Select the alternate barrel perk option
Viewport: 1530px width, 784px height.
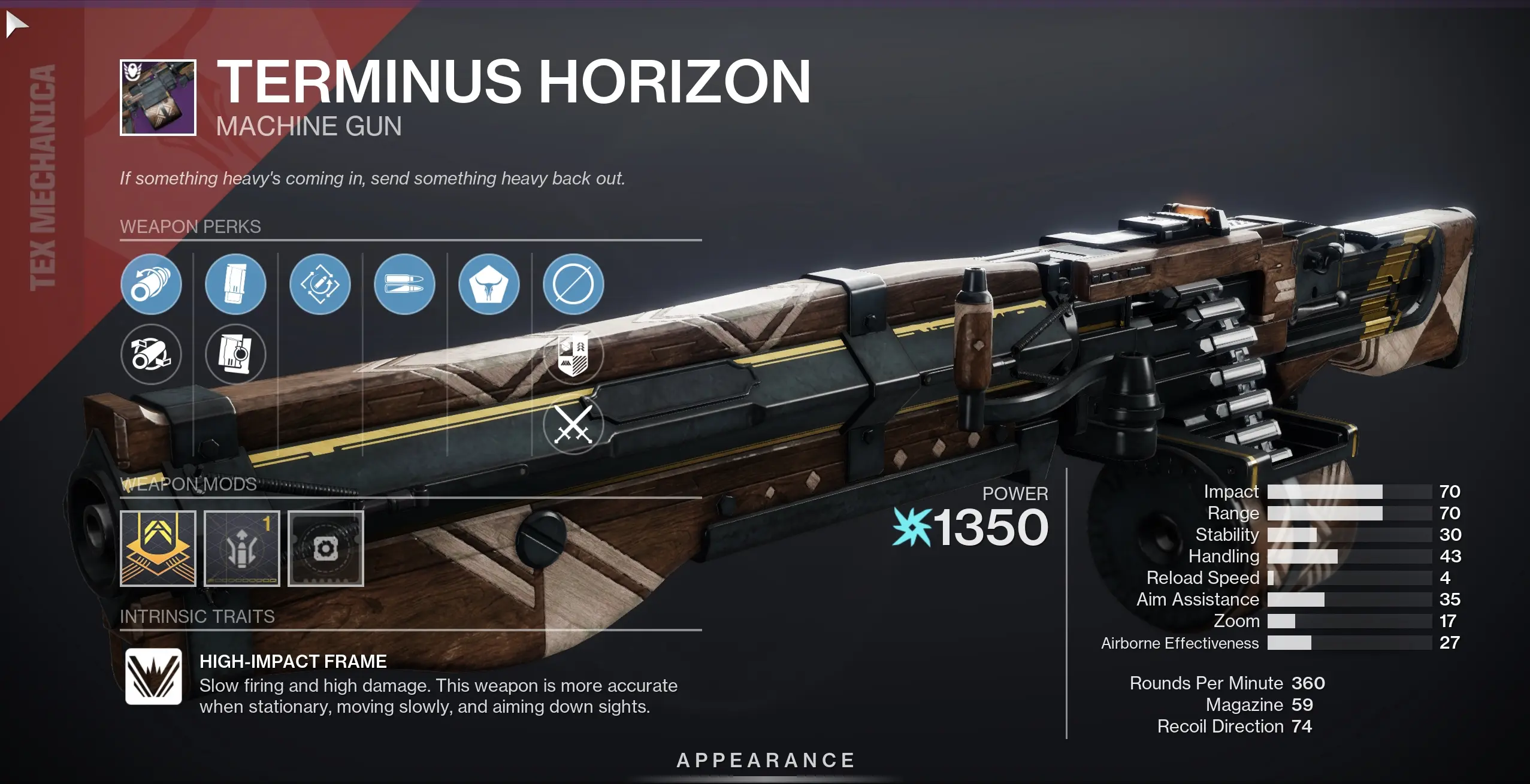pos(153,355)
